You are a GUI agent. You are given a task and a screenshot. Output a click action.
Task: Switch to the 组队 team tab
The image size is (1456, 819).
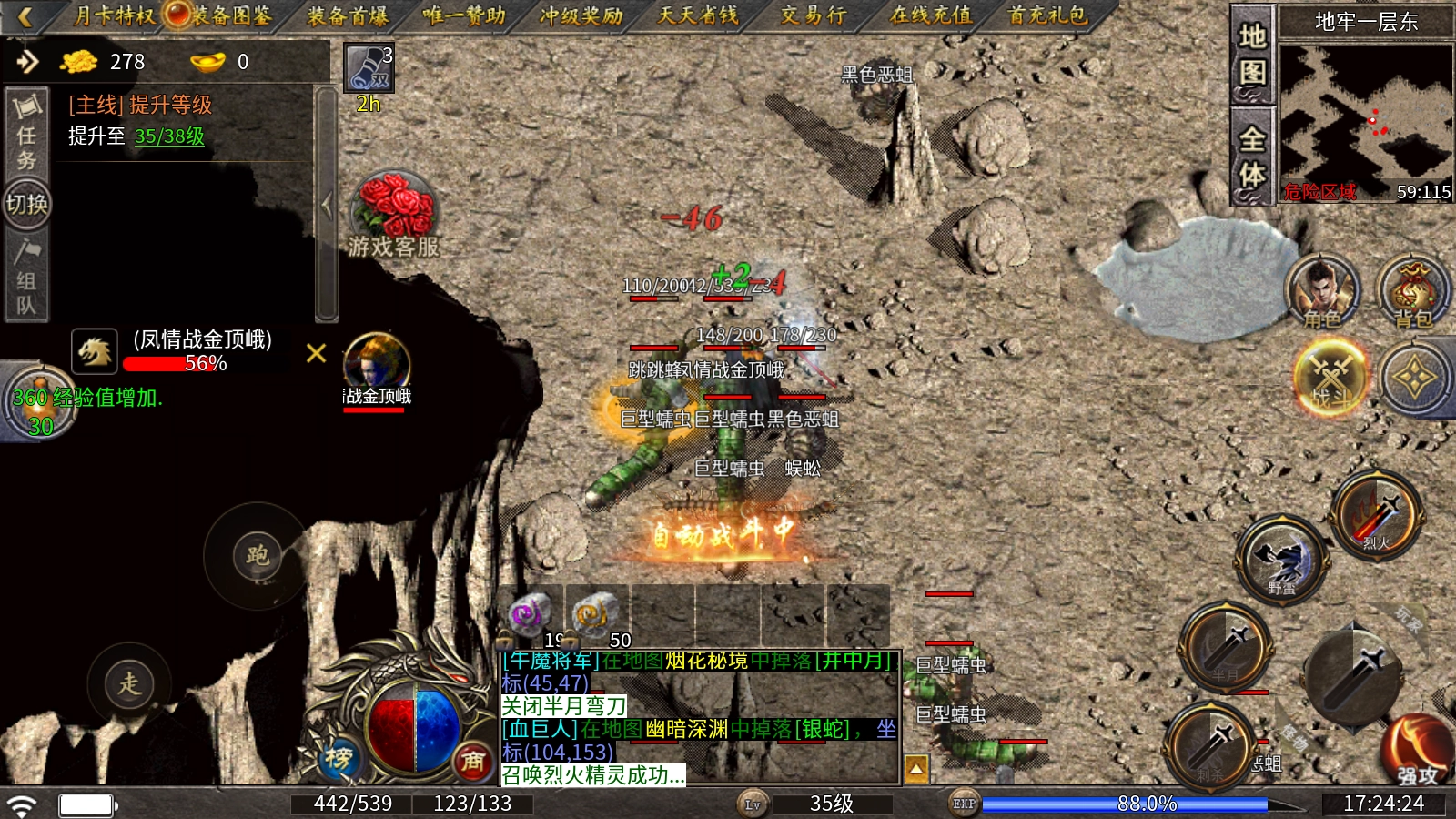coord(26,278)
